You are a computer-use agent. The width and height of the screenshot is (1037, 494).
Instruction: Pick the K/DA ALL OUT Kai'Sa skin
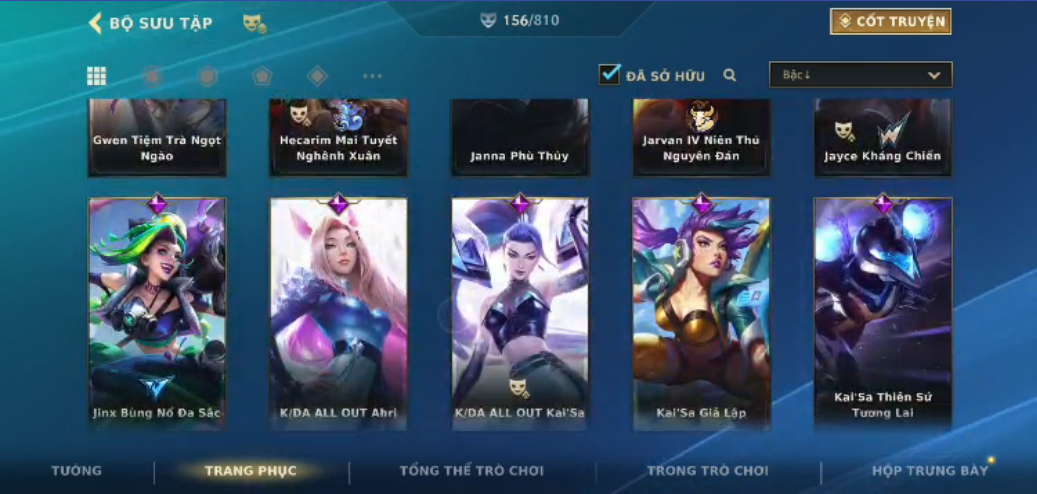[520, 312]
